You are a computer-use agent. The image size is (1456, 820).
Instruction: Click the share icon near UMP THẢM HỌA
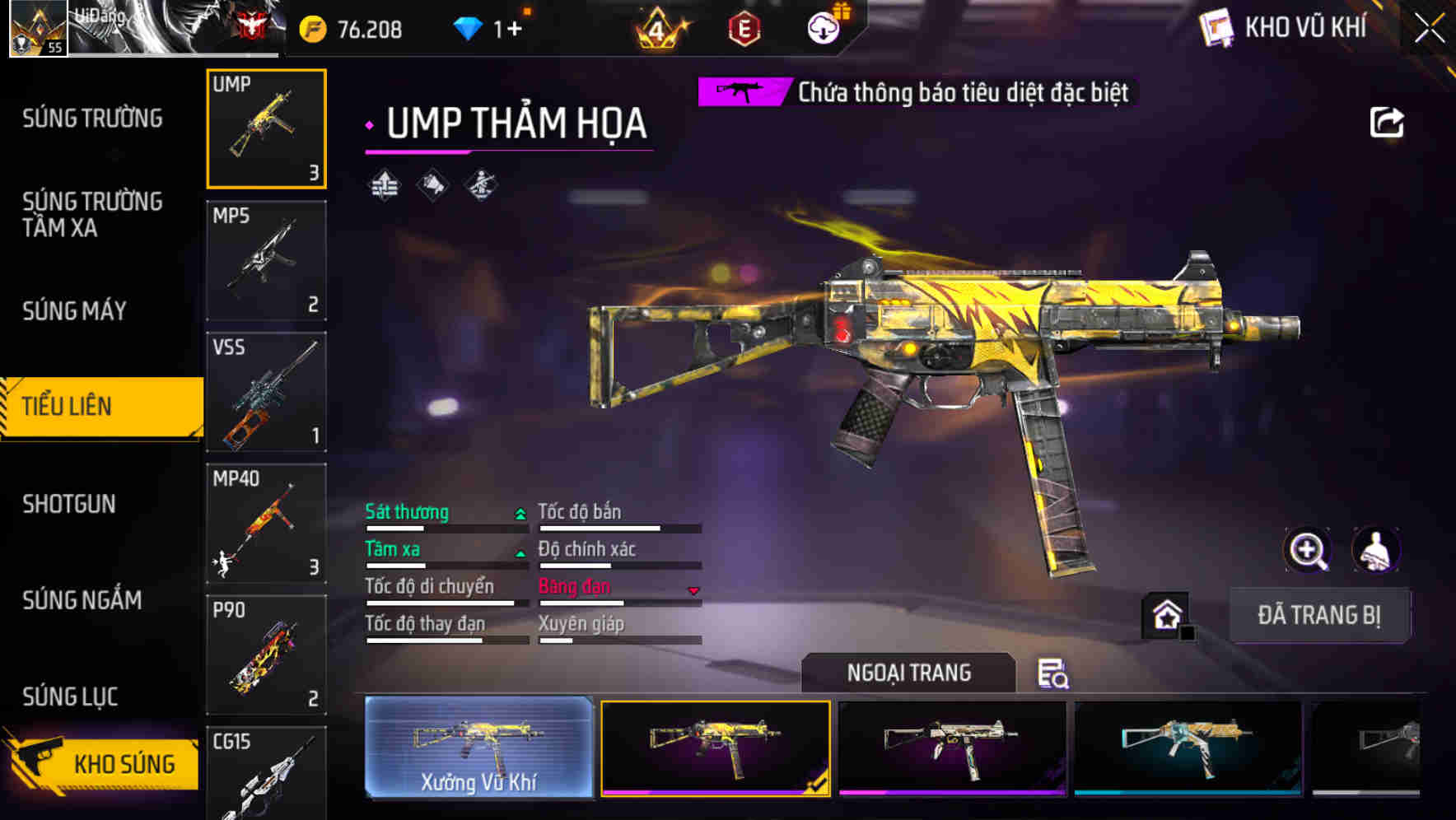tap(1388, 121)
